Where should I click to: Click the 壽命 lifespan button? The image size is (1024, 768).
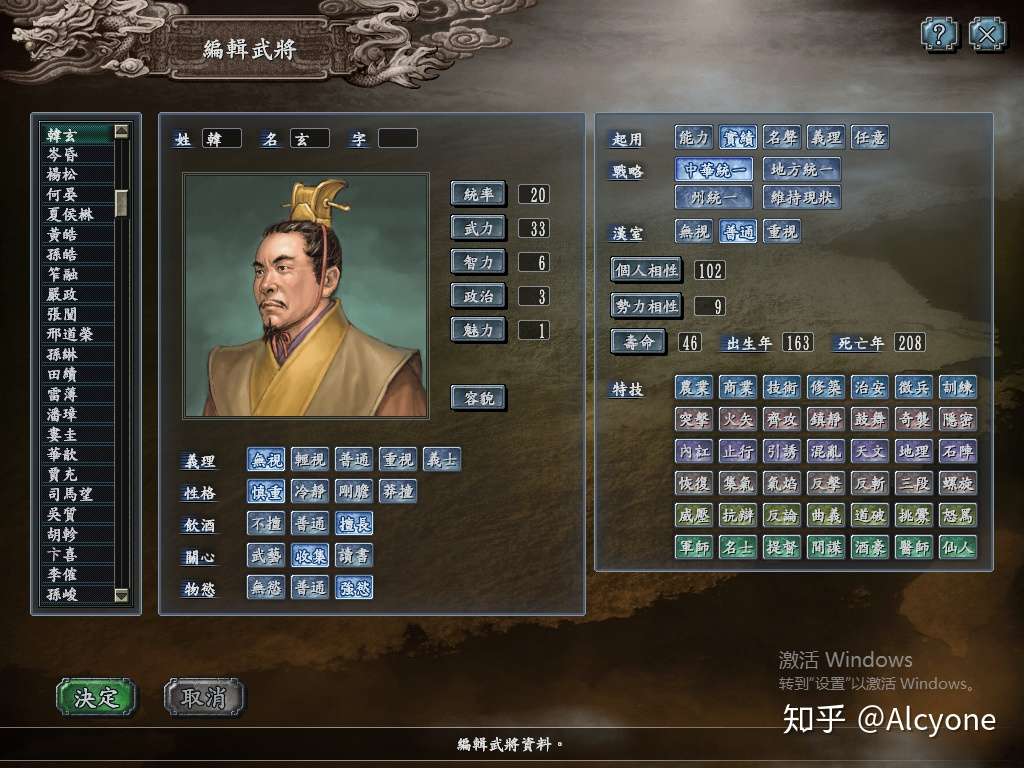[638, 342]
